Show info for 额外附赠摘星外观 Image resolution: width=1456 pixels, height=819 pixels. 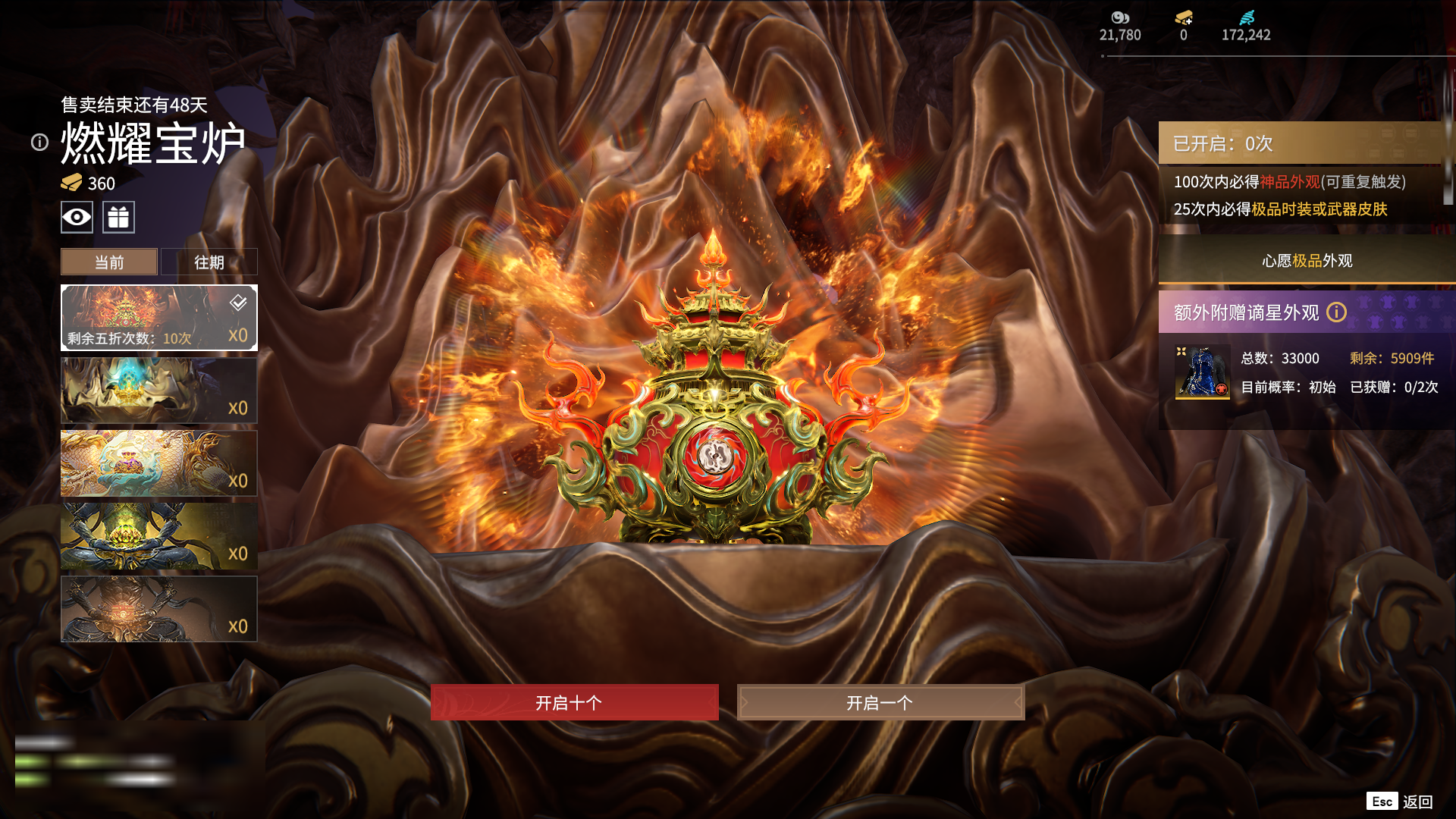pos(1336,312)
